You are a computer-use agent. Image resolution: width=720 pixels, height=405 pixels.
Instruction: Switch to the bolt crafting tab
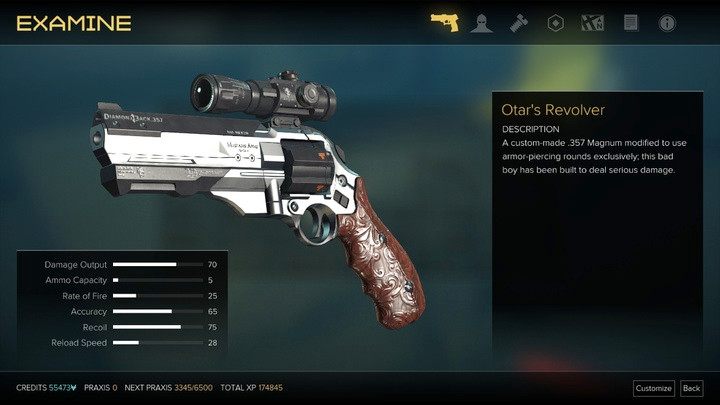519,22
